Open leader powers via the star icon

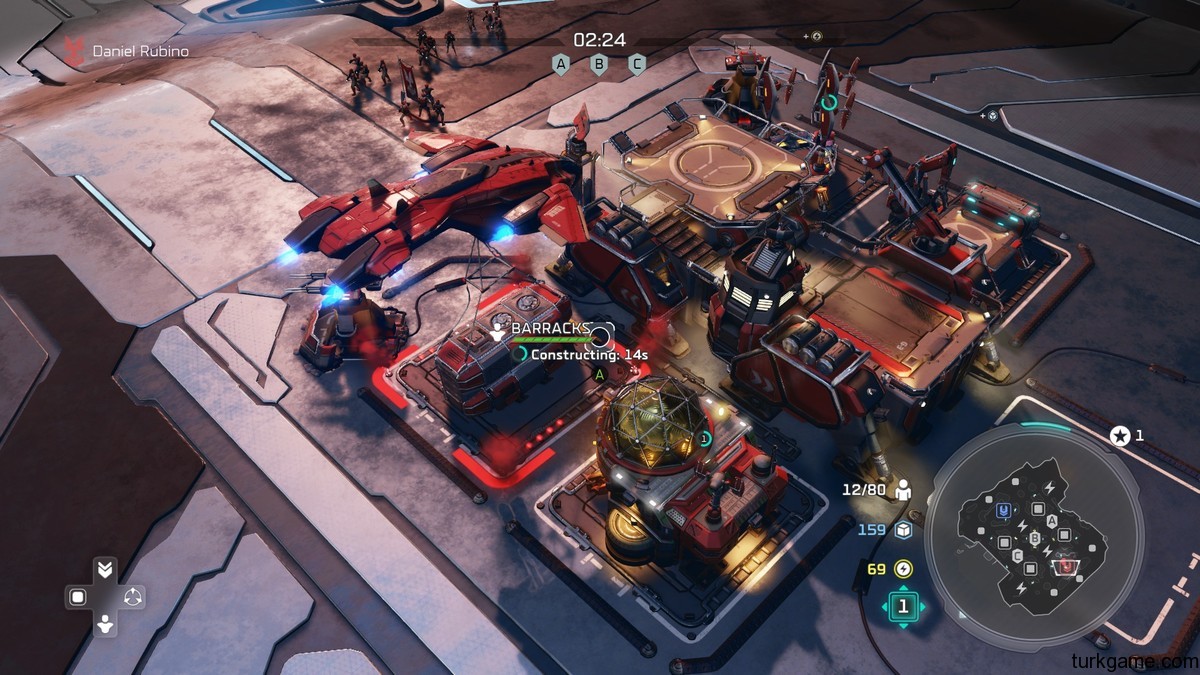(x=1120, y=436)
